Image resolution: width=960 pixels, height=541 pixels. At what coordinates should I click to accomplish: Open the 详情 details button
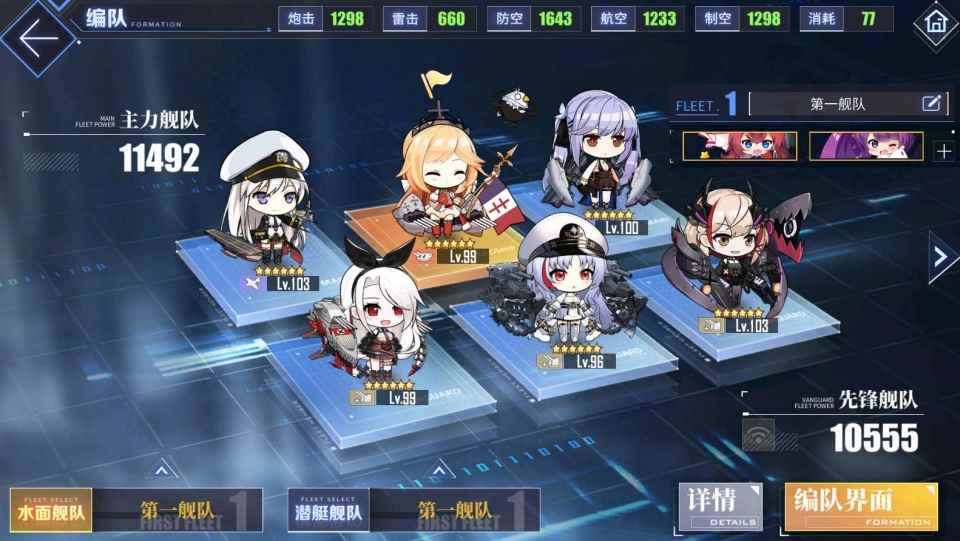coord(720,507)
